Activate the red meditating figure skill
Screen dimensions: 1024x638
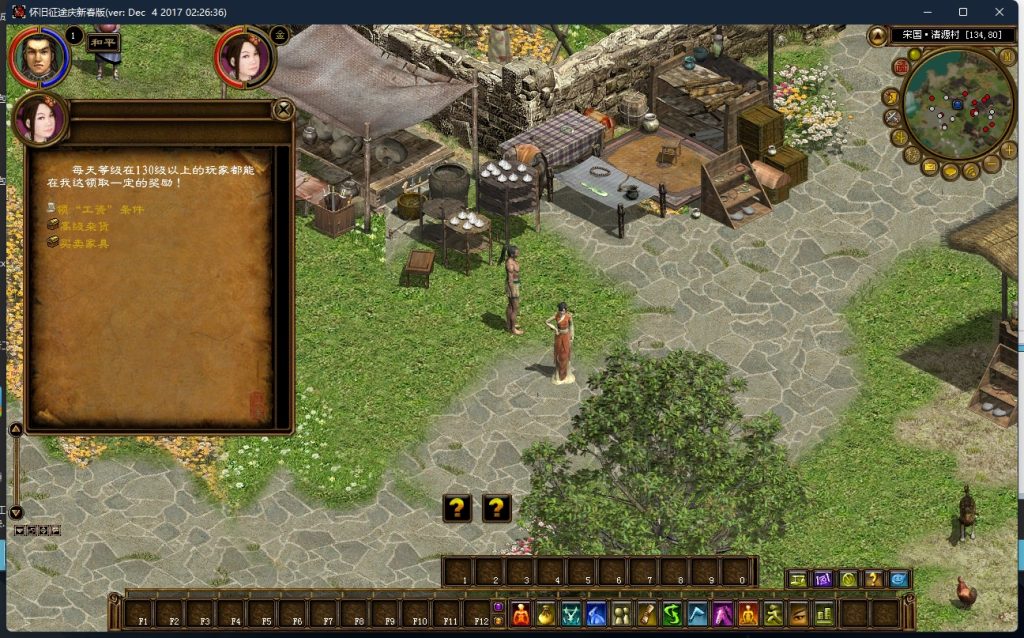520,613
